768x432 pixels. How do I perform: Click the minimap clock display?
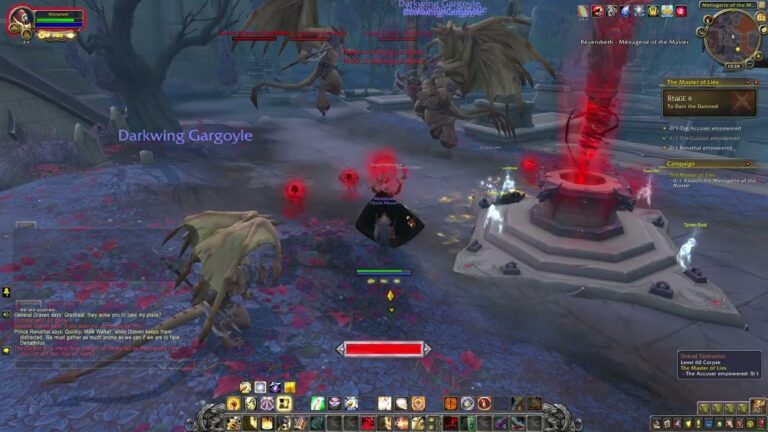[732, 66]
